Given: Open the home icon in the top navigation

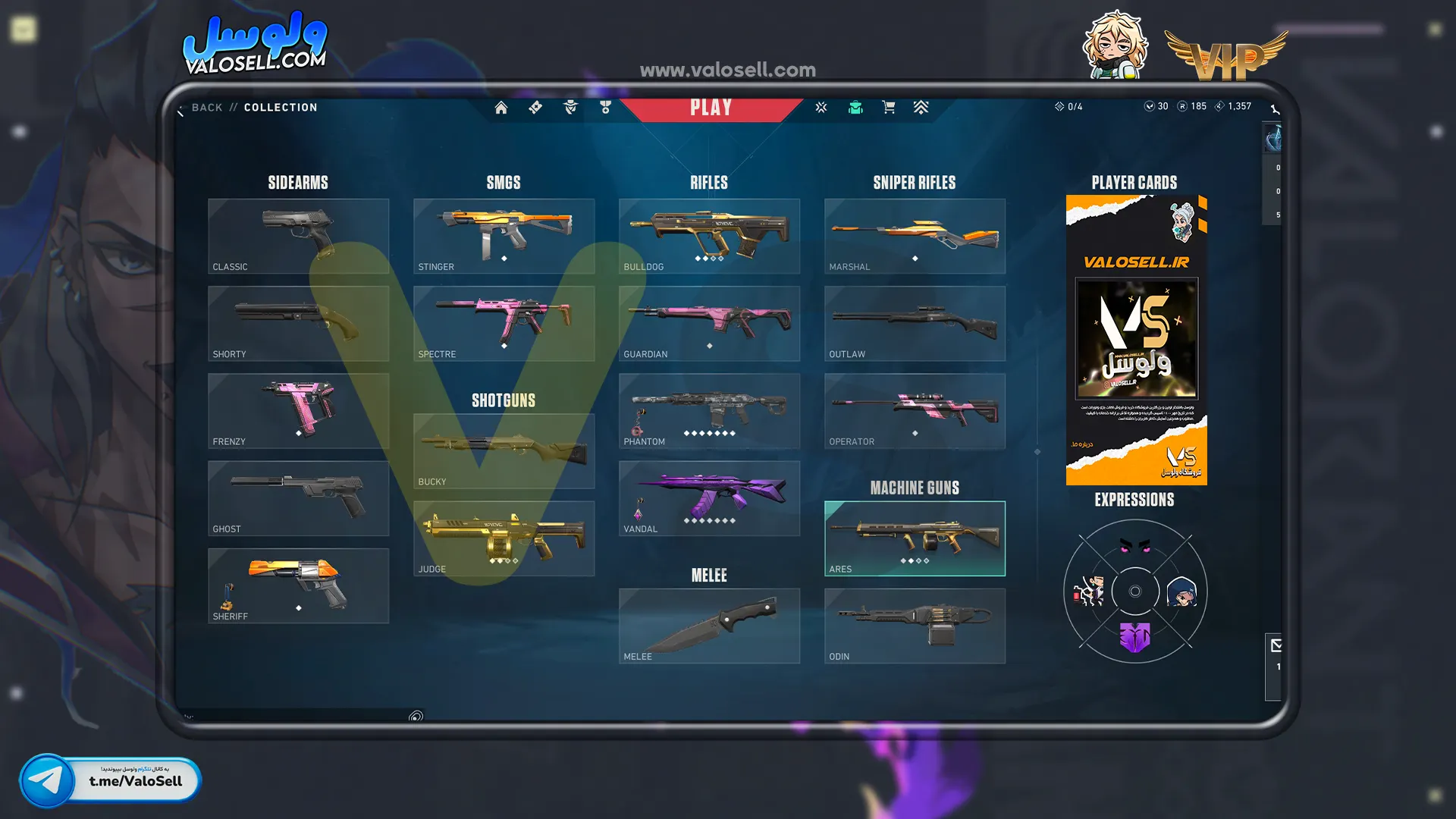Looking at the screenshot, I should tap(501, 108).
